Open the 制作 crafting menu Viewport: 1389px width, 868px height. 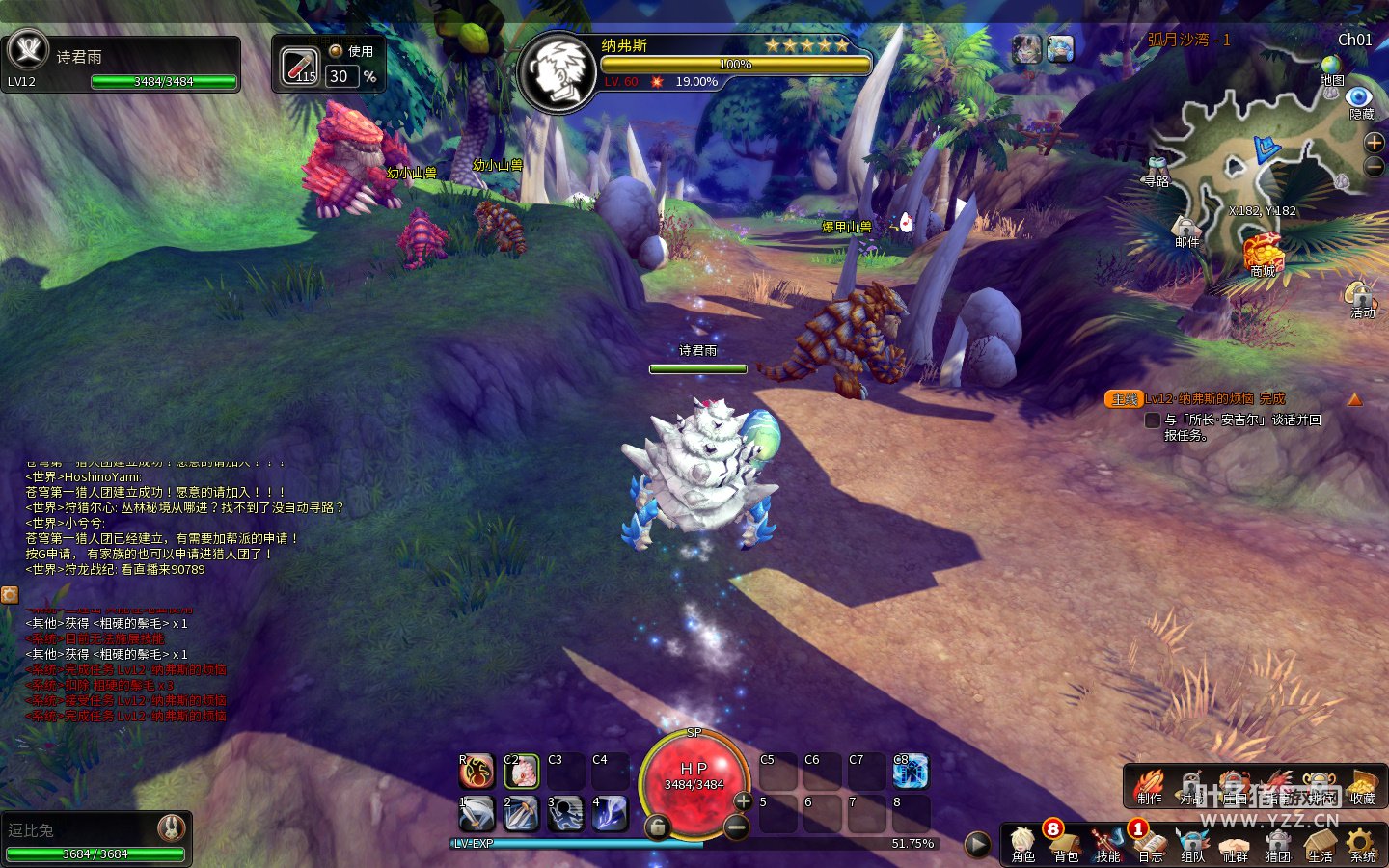pyautogui.click(x=1149, y=786)
